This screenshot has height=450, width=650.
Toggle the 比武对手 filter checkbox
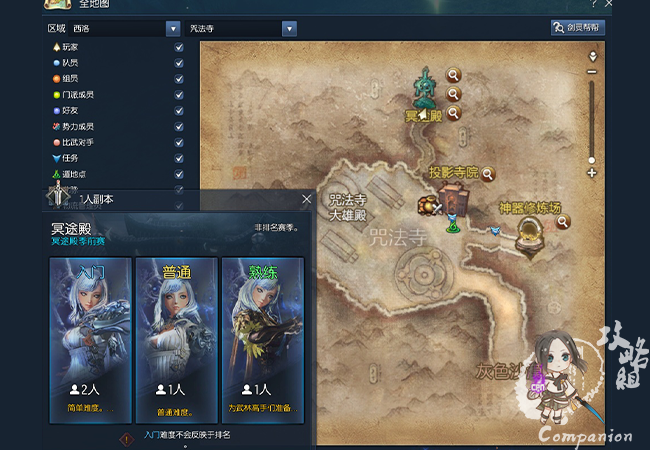coord(179,143)
